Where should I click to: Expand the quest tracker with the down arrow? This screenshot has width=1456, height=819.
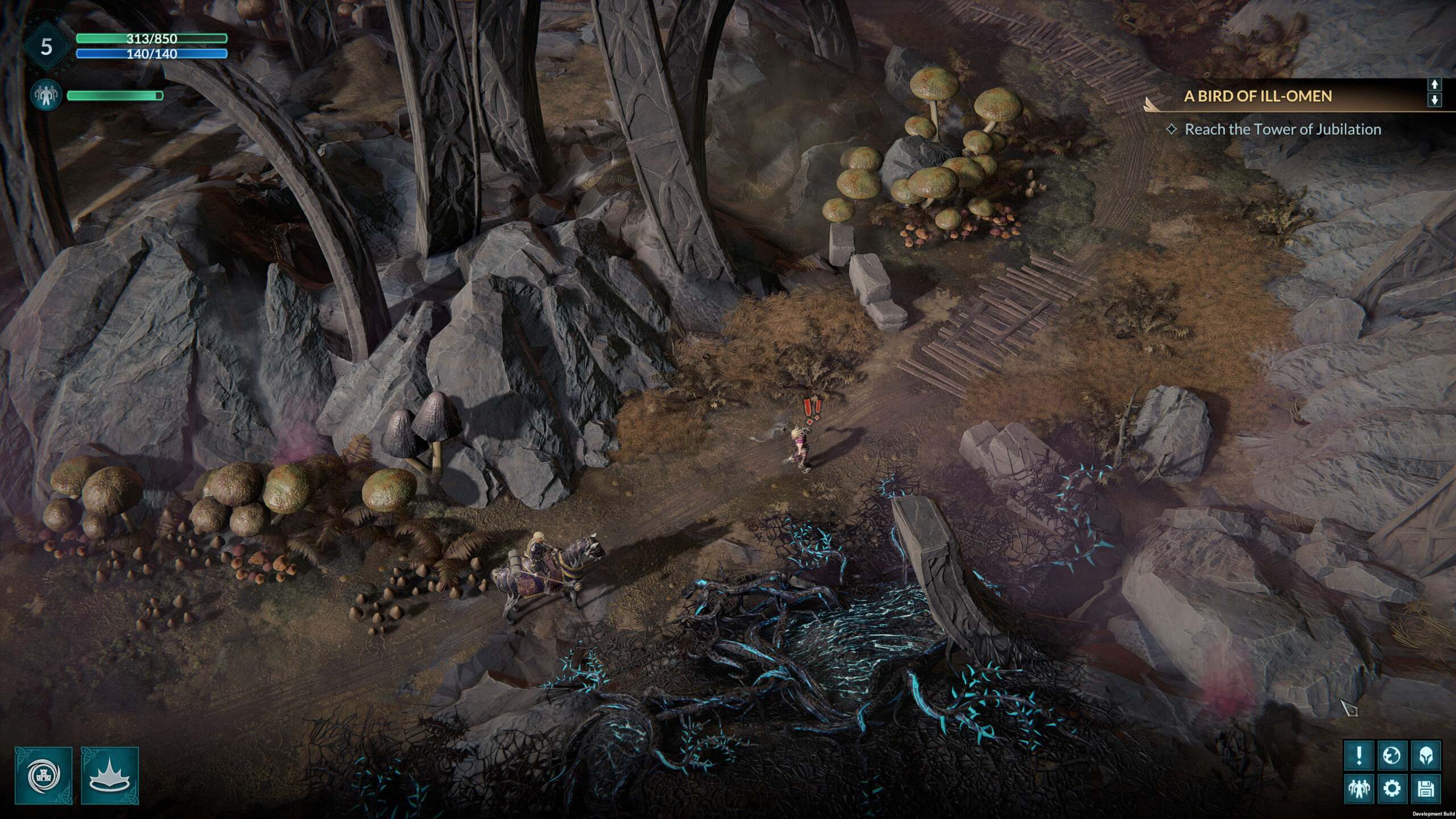(1434, 100)
